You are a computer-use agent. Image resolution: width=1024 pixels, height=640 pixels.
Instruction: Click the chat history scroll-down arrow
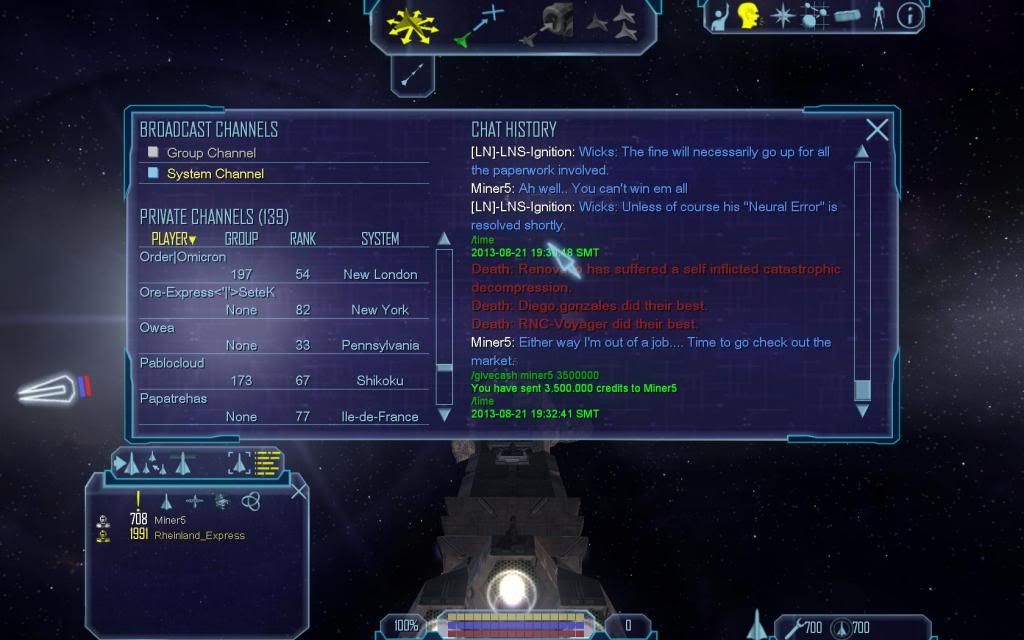862,410
